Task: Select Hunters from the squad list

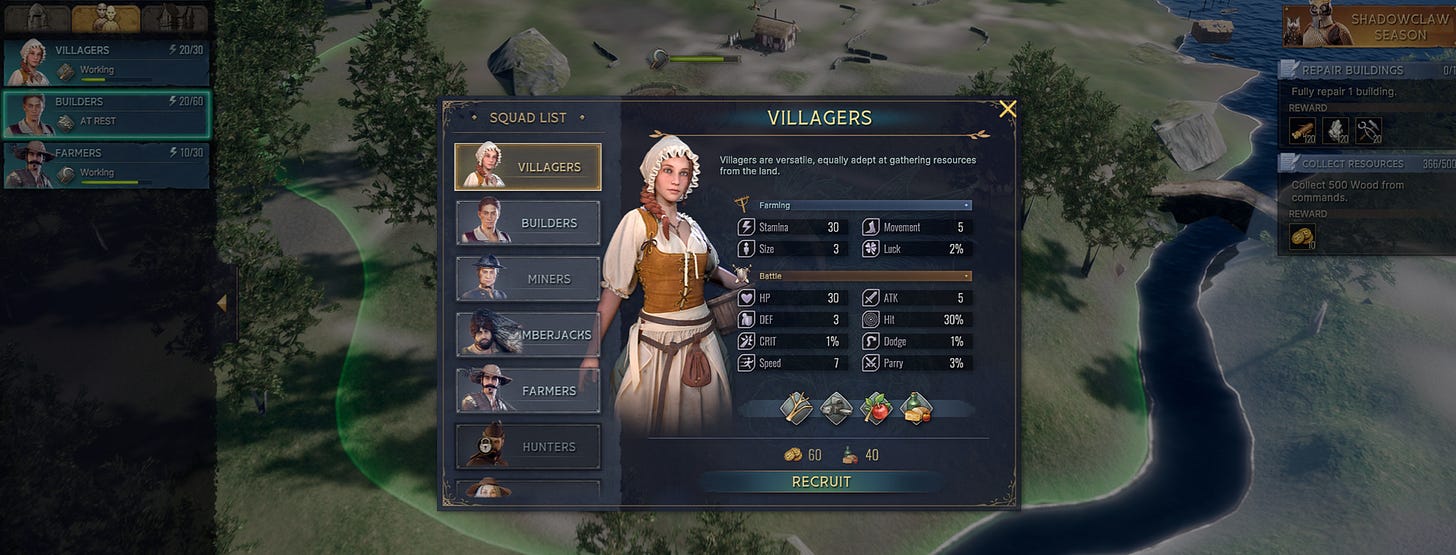Action: (x=528, y=447)
